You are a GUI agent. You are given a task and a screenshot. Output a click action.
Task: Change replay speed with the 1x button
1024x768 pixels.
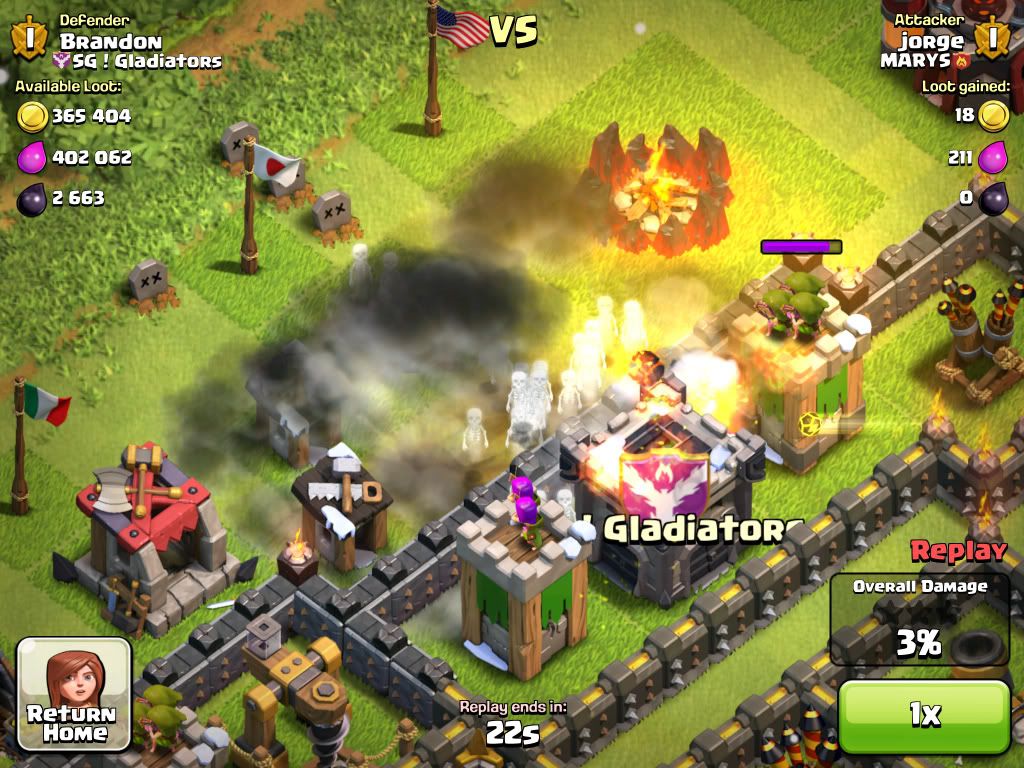click(x=924, y=715)
